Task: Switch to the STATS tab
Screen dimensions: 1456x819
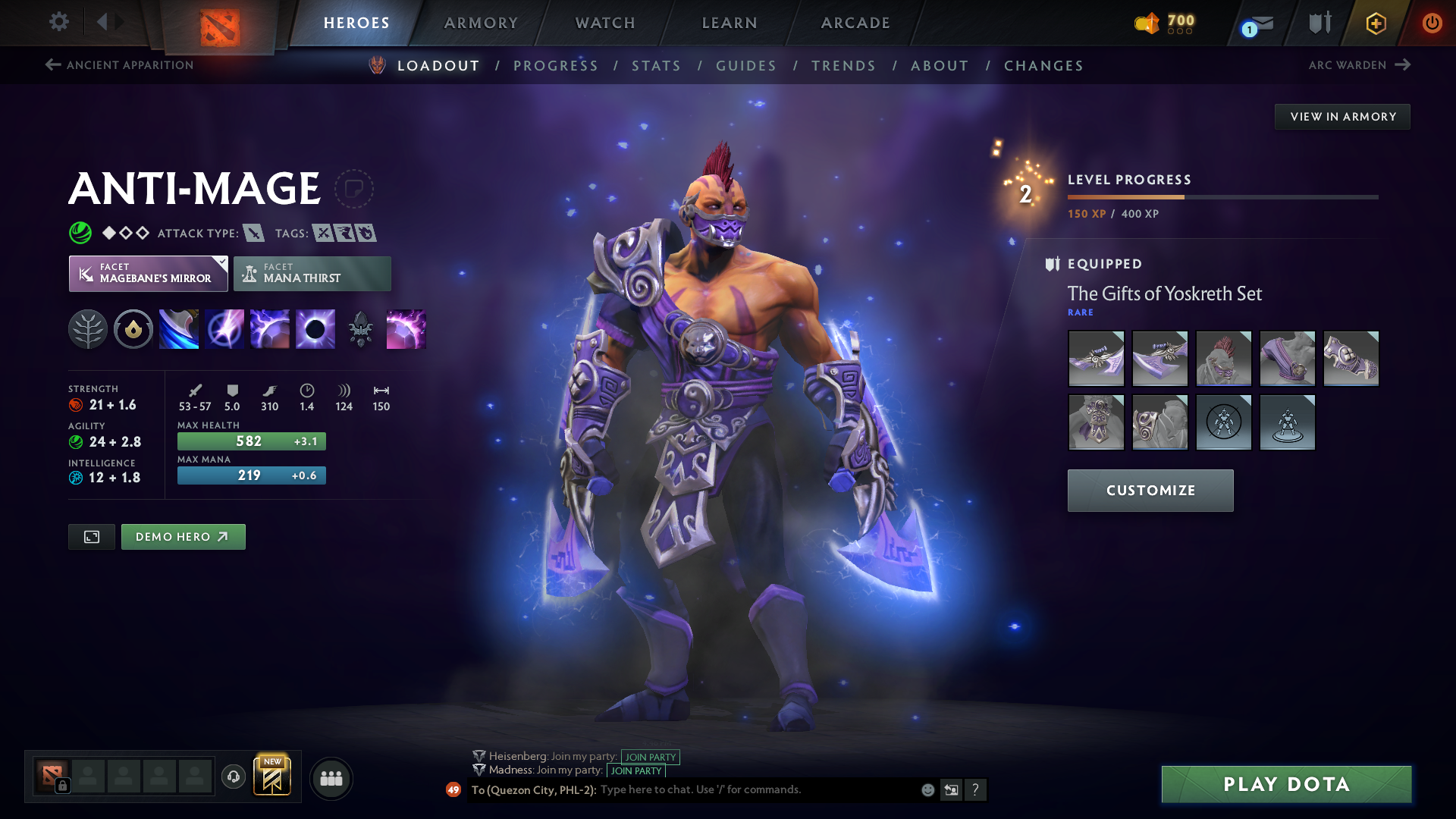Action: [656, 65]
